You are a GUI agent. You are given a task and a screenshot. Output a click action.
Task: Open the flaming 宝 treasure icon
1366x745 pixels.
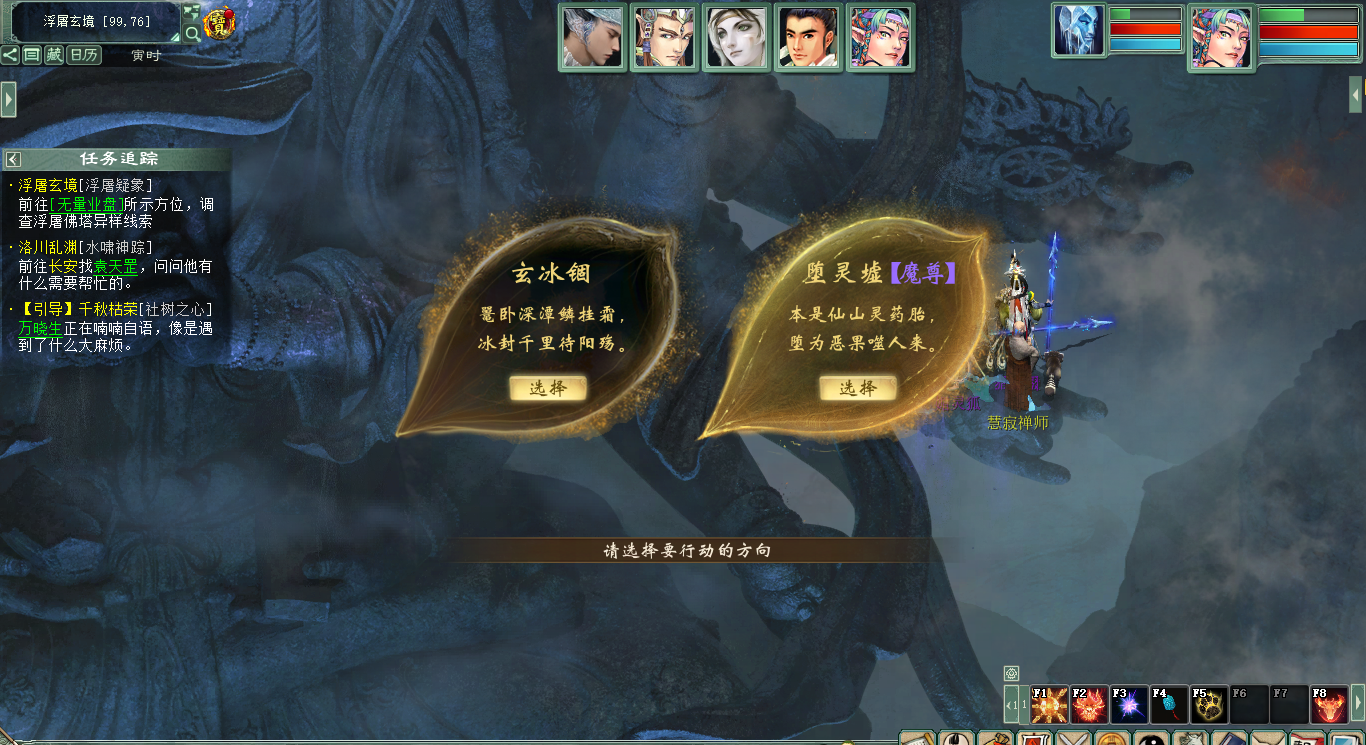(218, 23)
